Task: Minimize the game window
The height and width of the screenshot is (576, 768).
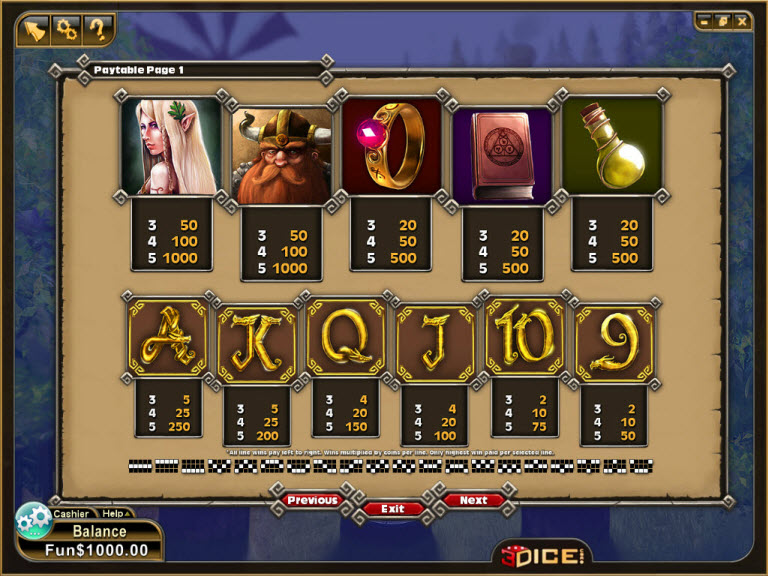Action: [x=704, y=20]
